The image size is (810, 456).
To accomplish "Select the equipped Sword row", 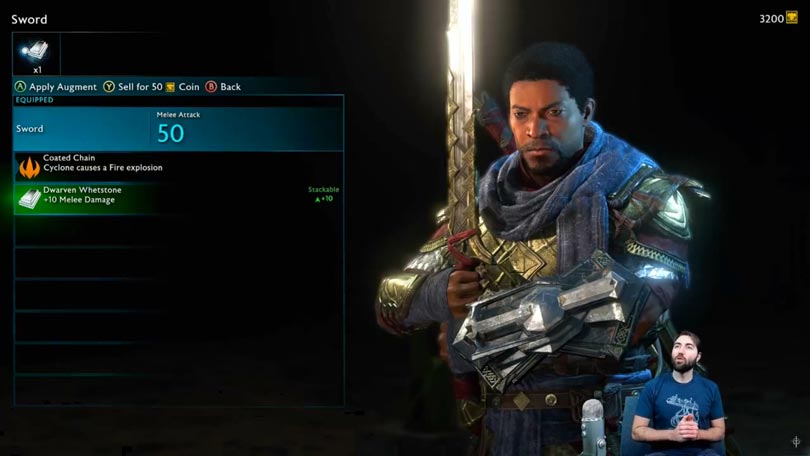I will [x=178, y=128].
